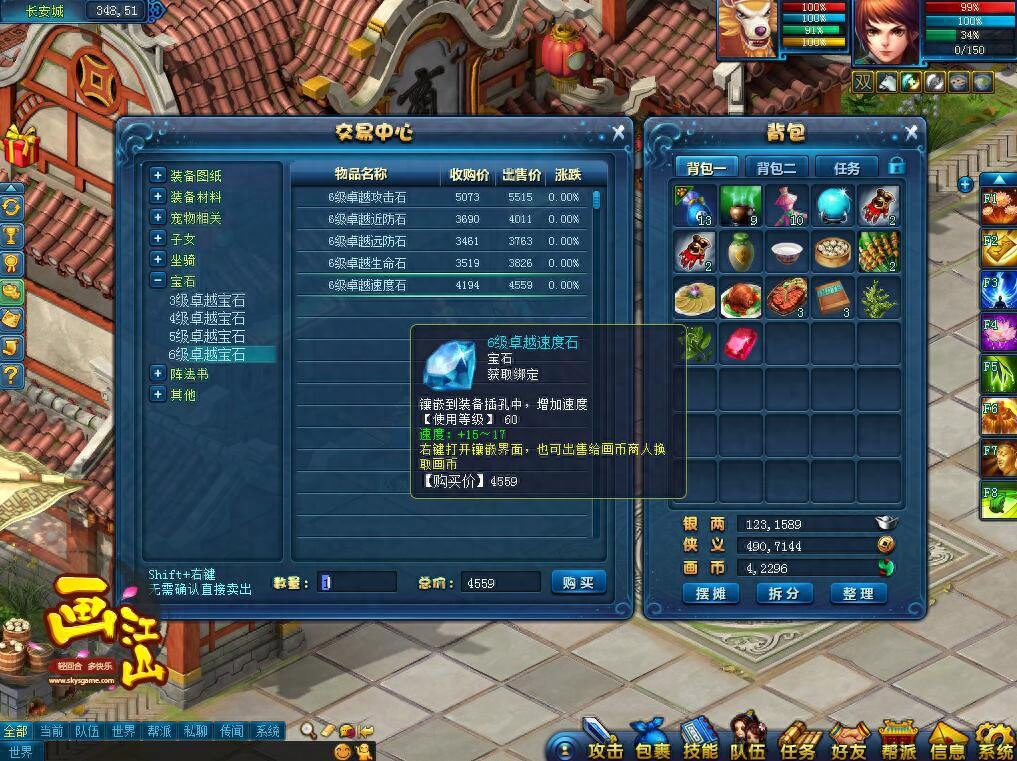Switch to the 背包二 tab
This screenshot has height=761, width=1017.
click(x=776, y=167)
